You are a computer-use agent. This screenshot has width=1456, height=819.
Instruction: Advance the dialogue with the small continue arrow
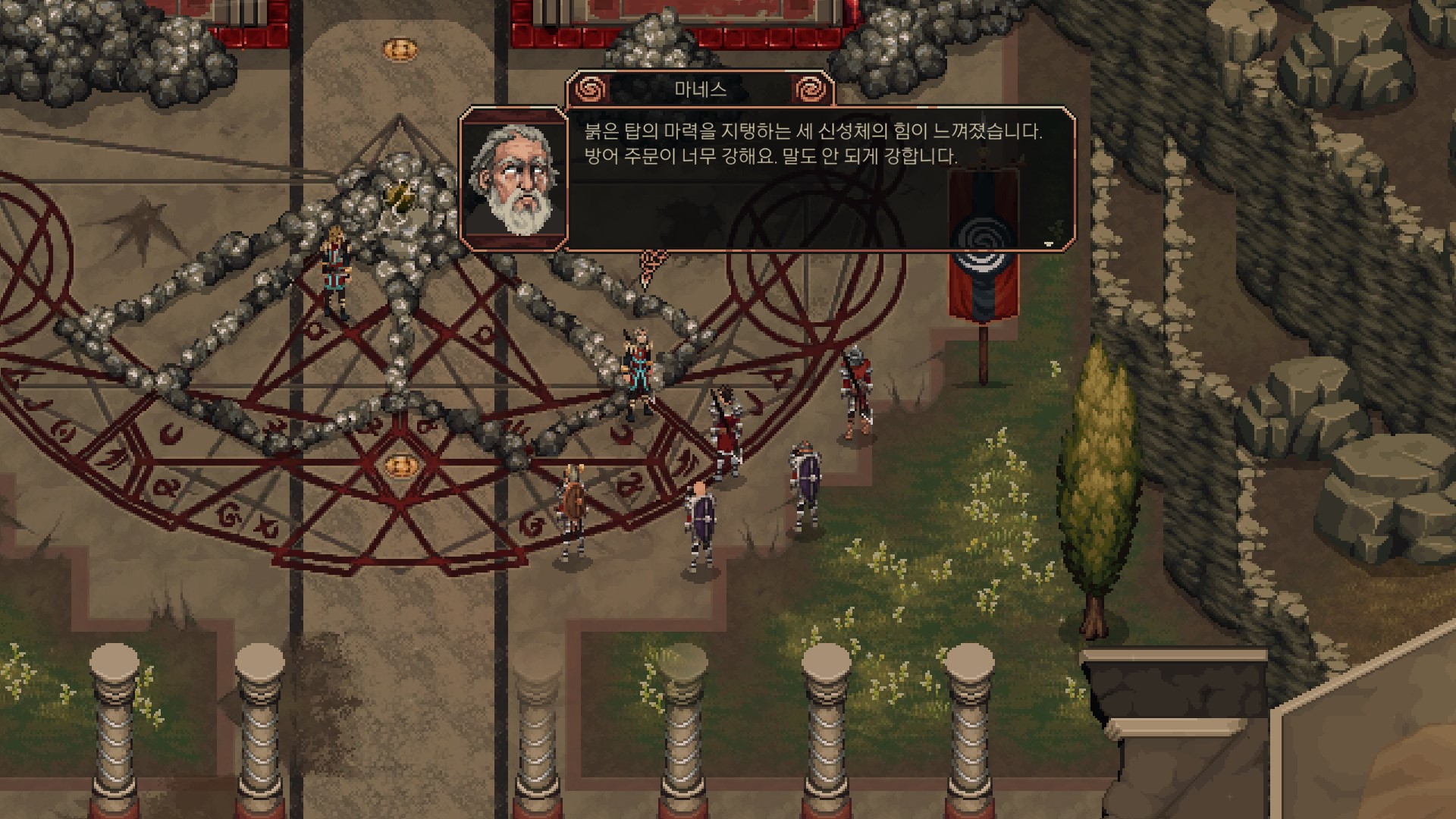(1049, 244)
